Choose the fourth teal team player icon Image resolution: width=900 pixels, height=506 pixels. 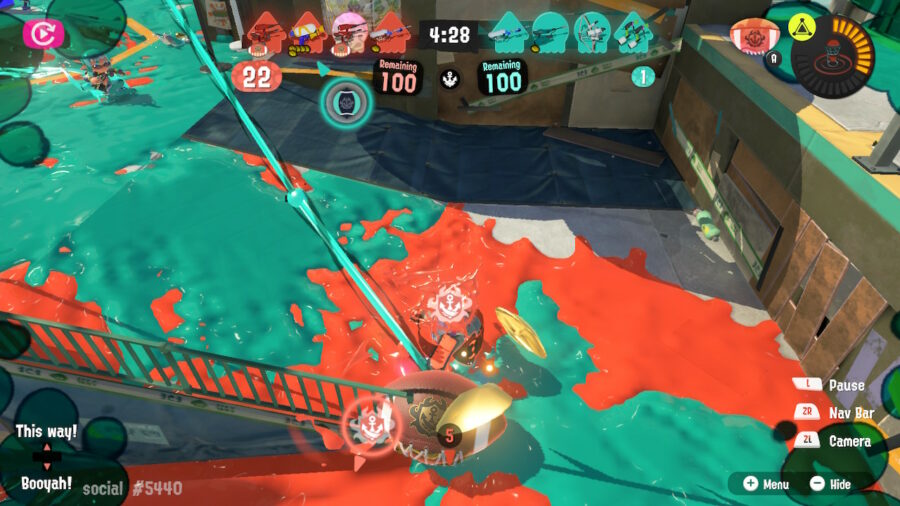coord(632,33)
